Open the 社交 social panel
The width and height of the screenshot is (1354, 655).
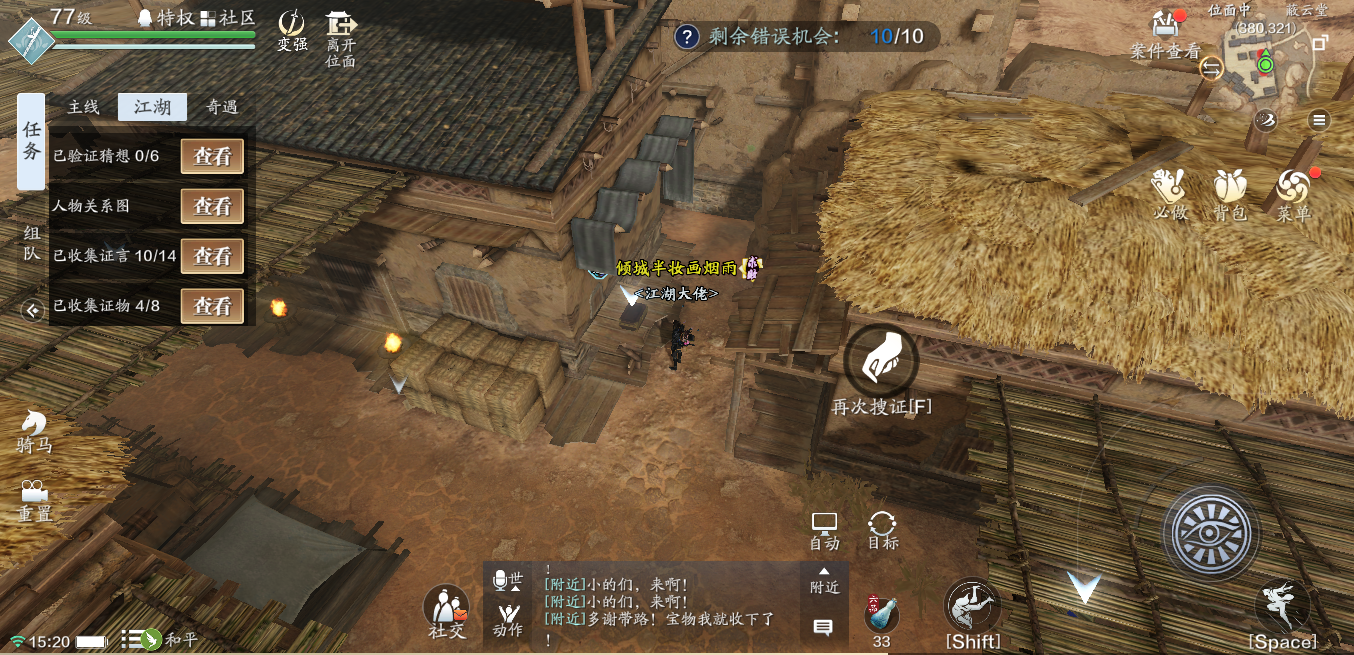[446, 610]
